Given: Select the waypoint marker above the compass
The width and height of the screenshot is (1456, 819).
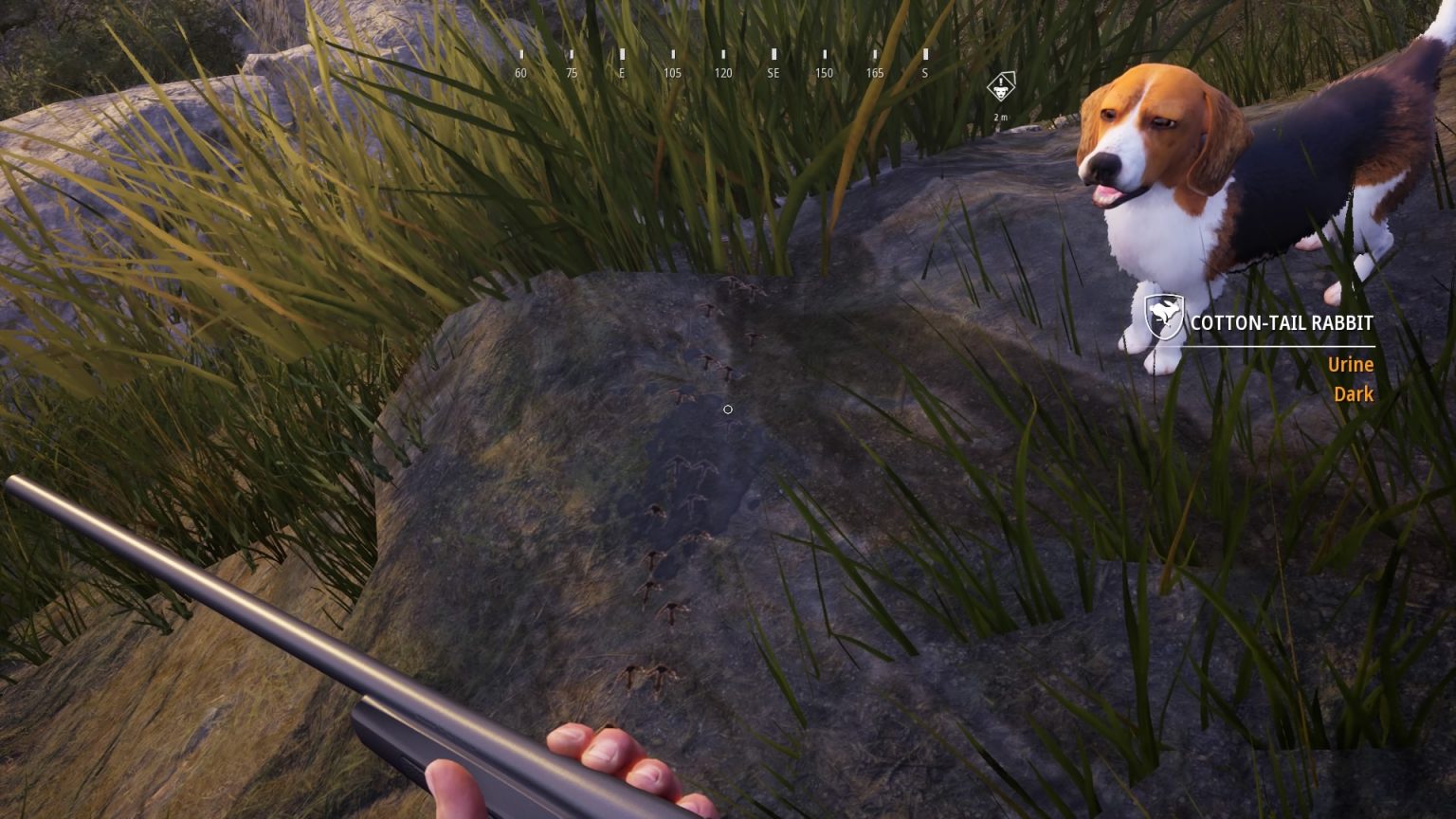Looking at the screenshot, I should (1002, 85).
